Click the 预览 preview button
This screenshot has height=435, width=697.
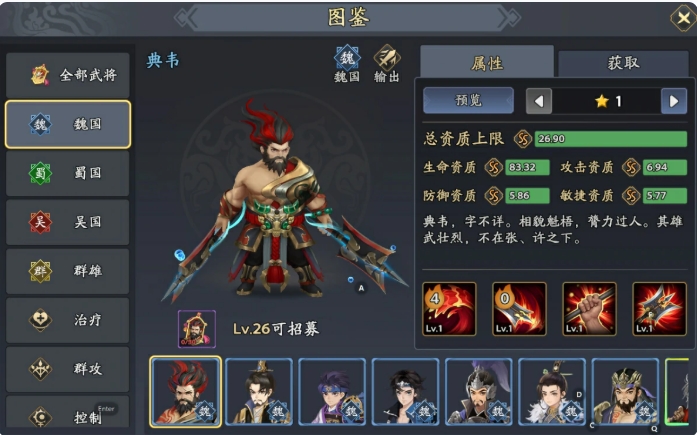click(x=468, y=100)
